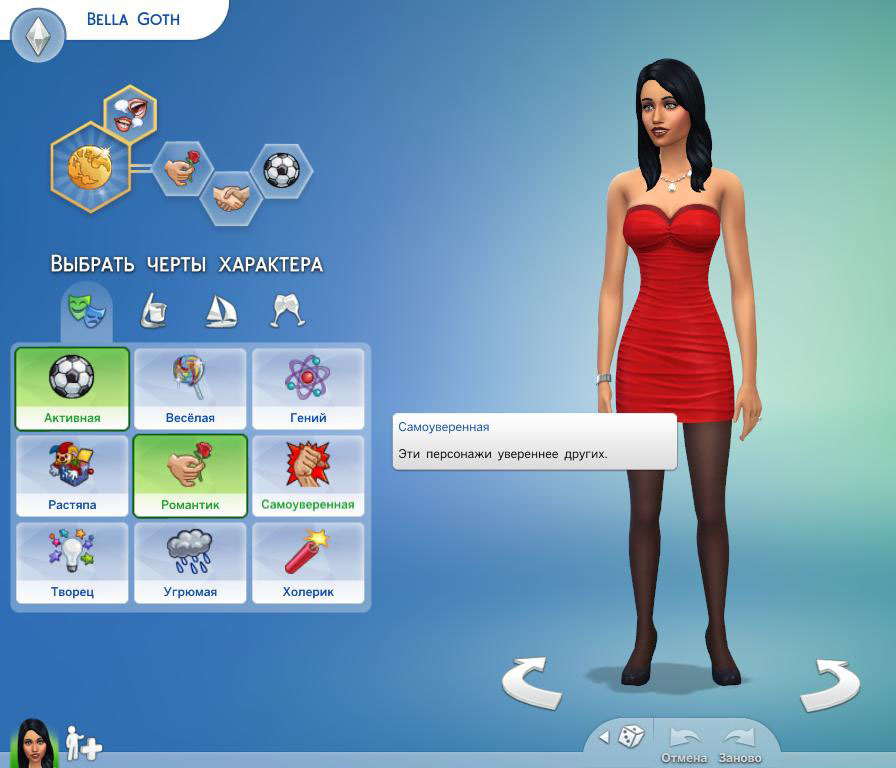Open the champagne glasses social traits tab
The height and width of the screenshot is (768, 896).
[288, 310]
